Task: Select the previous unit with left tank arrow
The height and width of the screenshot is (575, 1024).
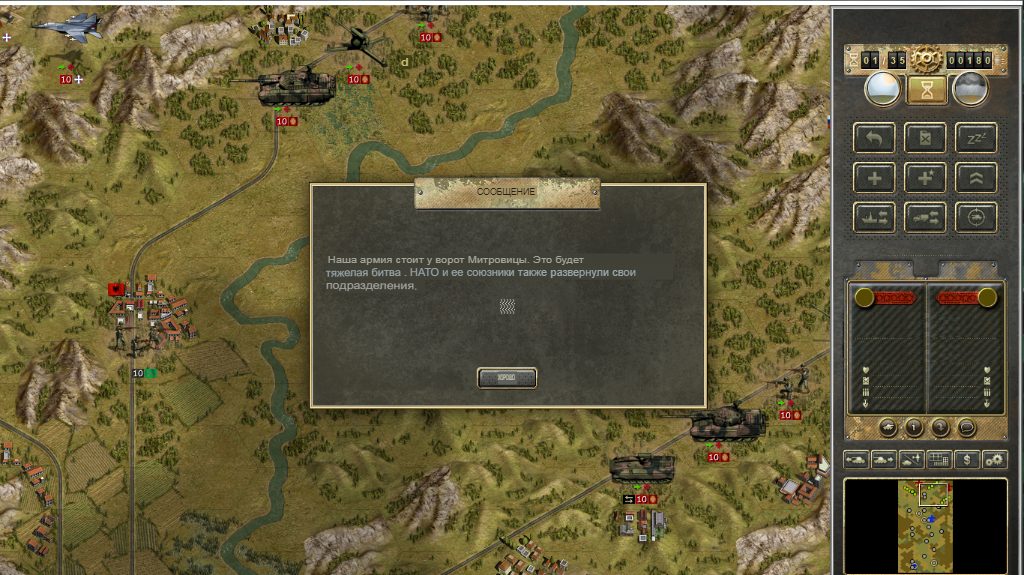Action: coord(857,459)
